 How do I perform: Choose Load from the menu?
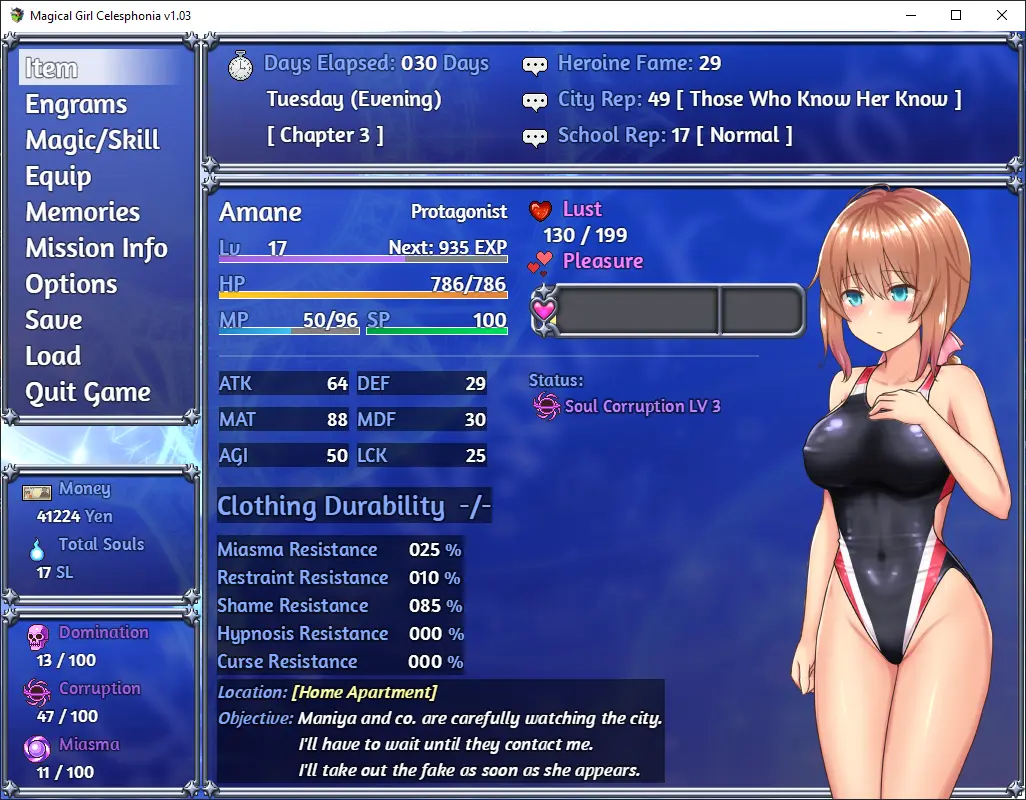pos(53,356)
